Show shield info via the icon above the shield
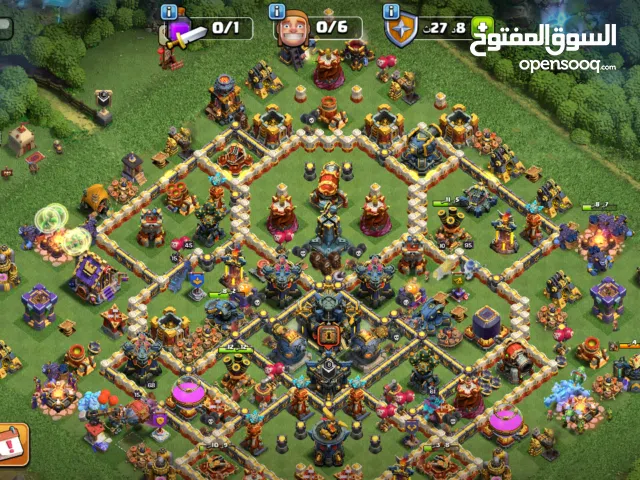Screen dimensions: 640x480 [x=391, y=11]
